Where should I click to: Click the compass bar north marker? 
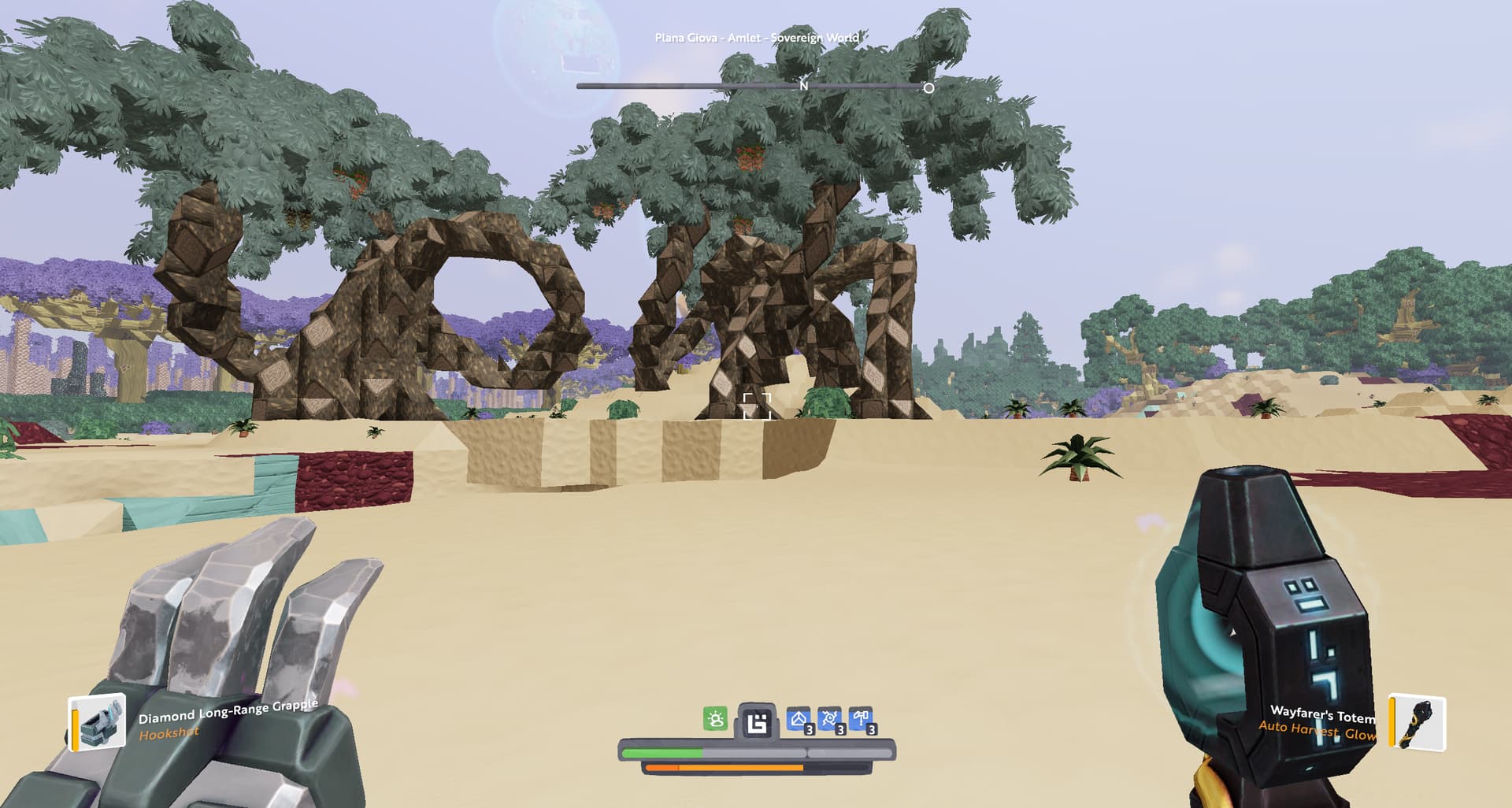coord(803,85)
